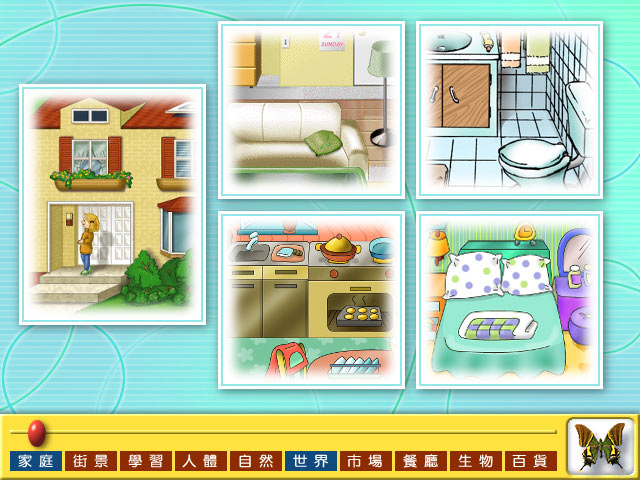
Task: Open the 百貨 category tab
Action: pyautogui.click(x=531, y=461)
